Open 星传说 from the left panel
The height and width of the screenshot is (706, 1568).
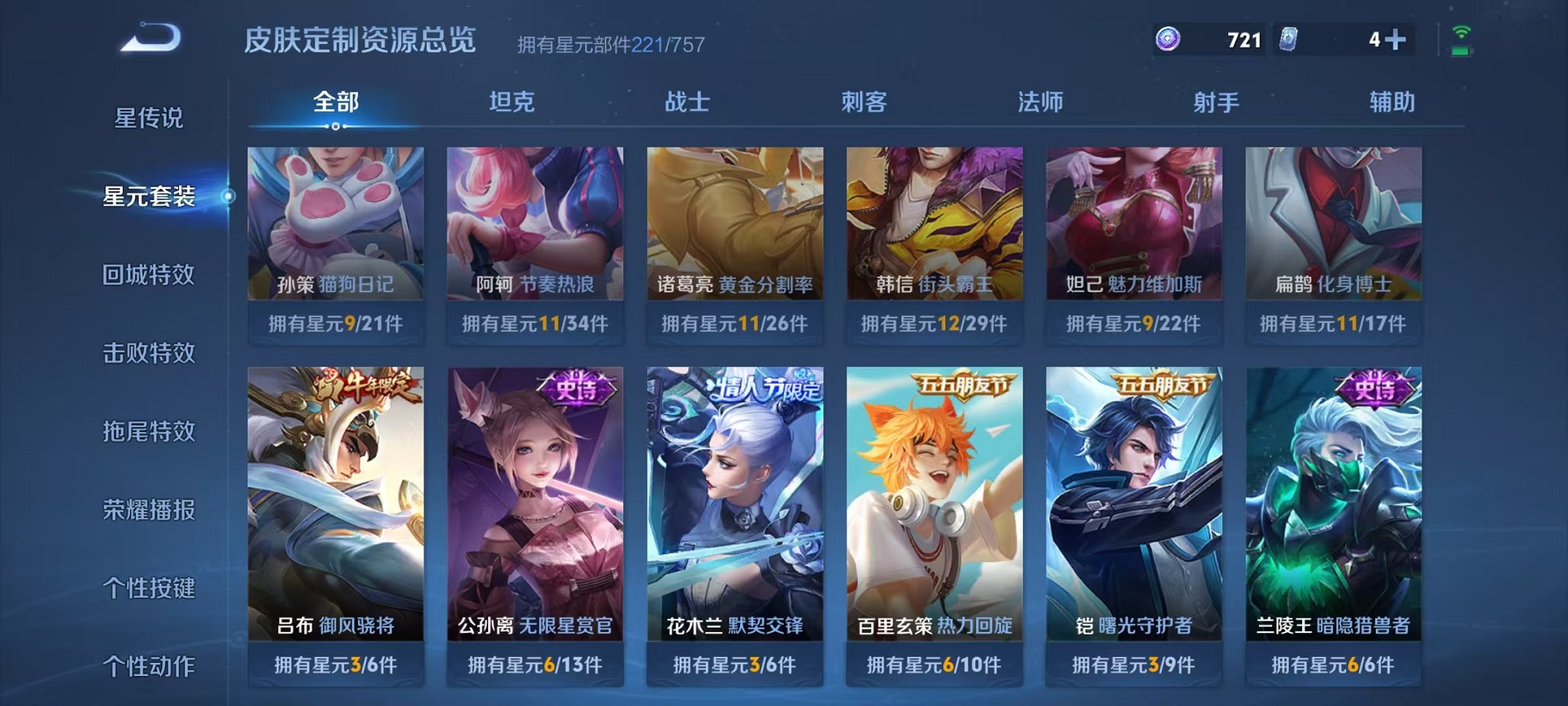point(148,117)
